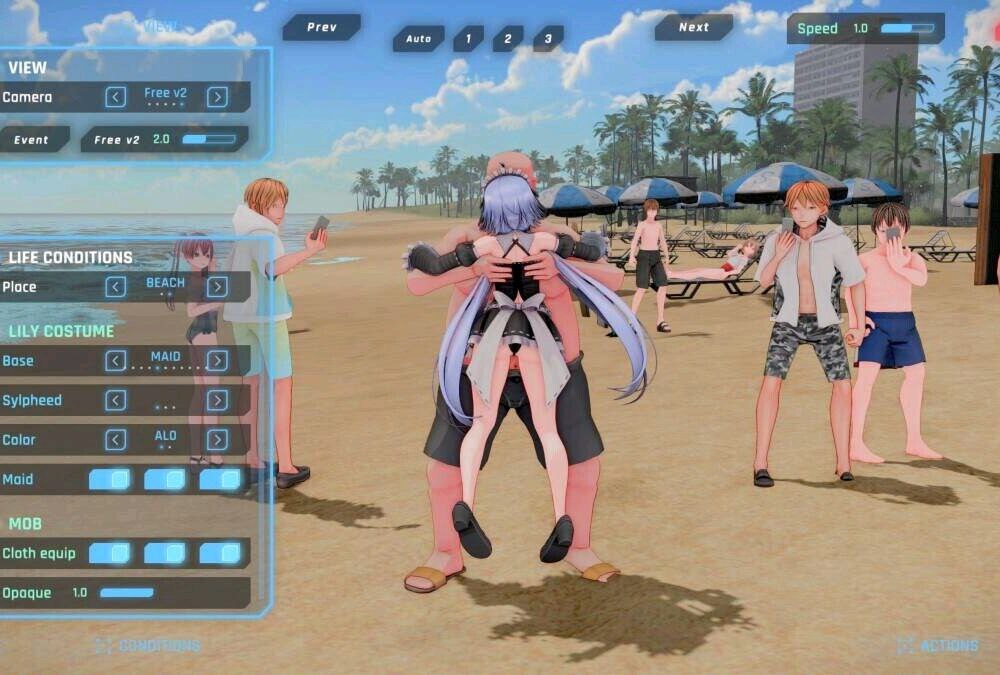The image size is (1000, 675).
Task: Toggle the first Maid switch
Action: tap(110, 480)
